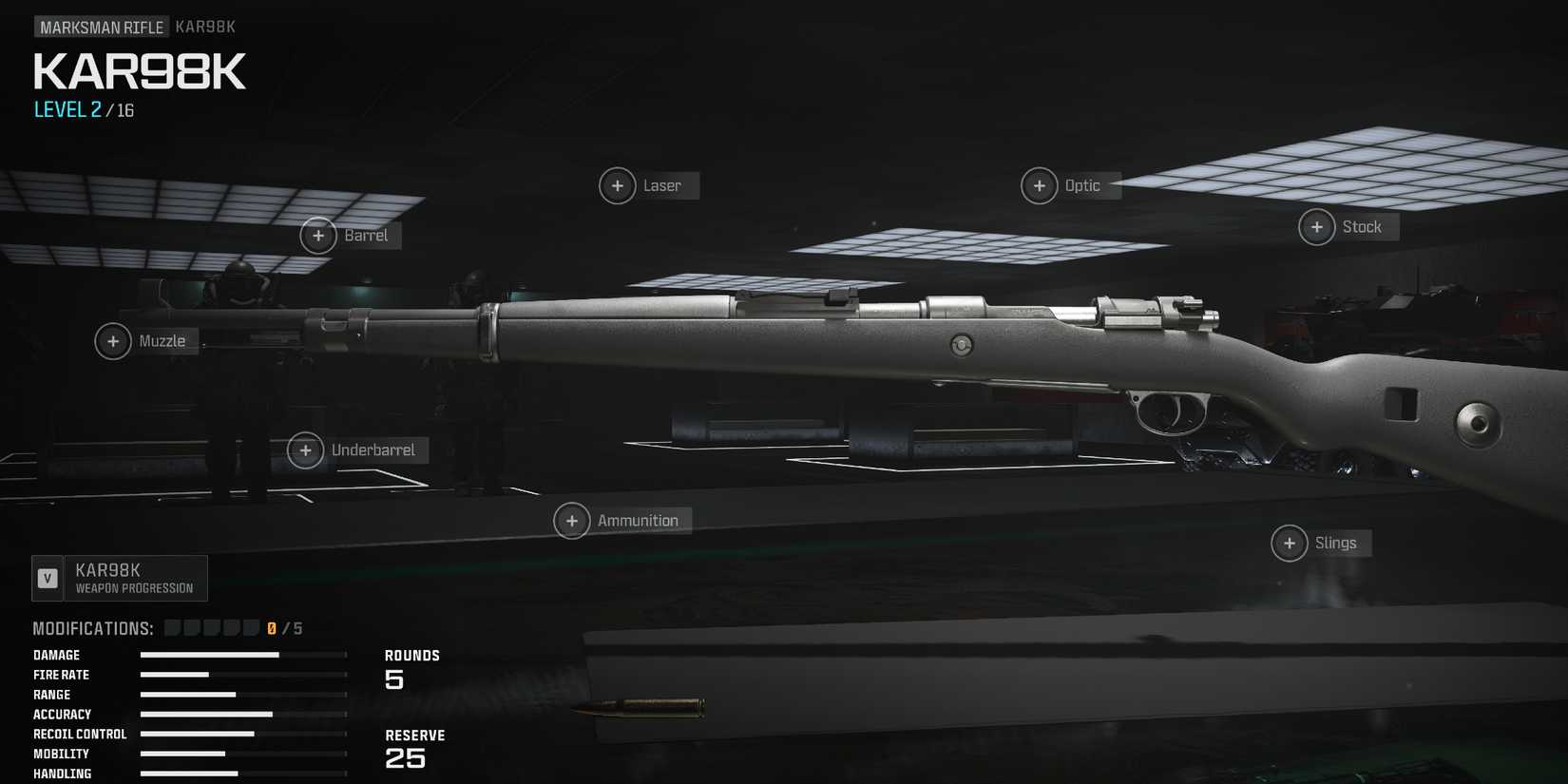This screenshot has height=784, width=1568.
Task: Open the Underbarrel attachment slot
Action: pyautogui.click(x=305, y=449)
